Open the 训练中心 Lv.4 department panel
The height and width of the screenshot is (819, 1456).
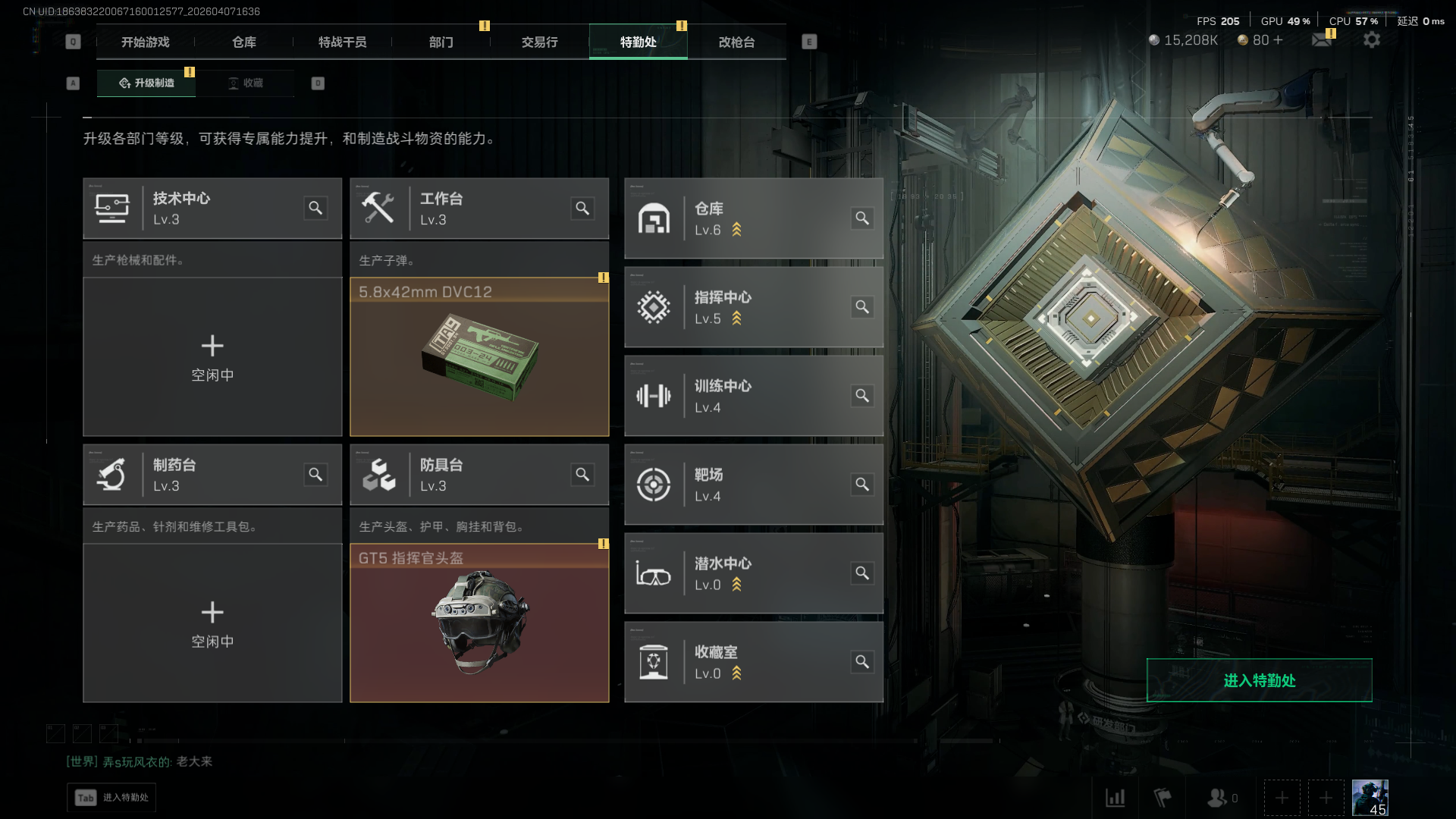tap(753, 396)
